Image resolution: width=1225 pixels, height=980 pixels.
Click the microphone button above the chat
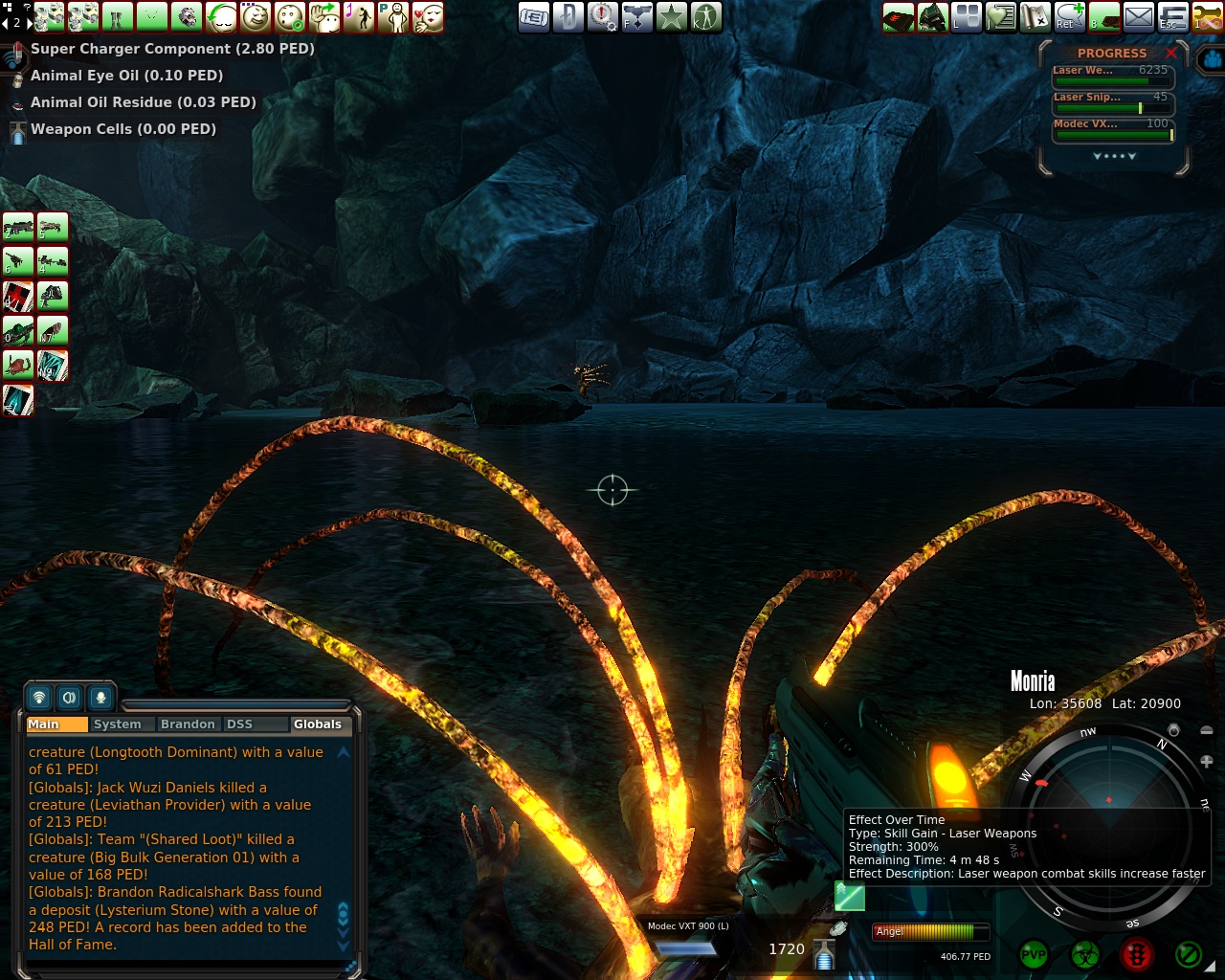click(x=100, y=698)
